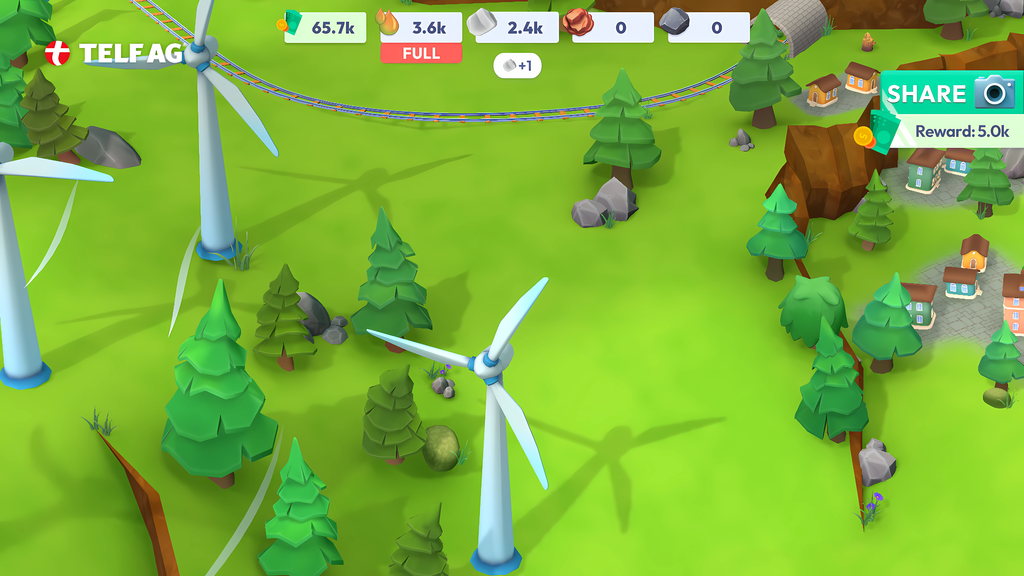Tap the SHARE camera button
Image resolution: width=1024 pixels, height=576 pixels.
(949, 94)
